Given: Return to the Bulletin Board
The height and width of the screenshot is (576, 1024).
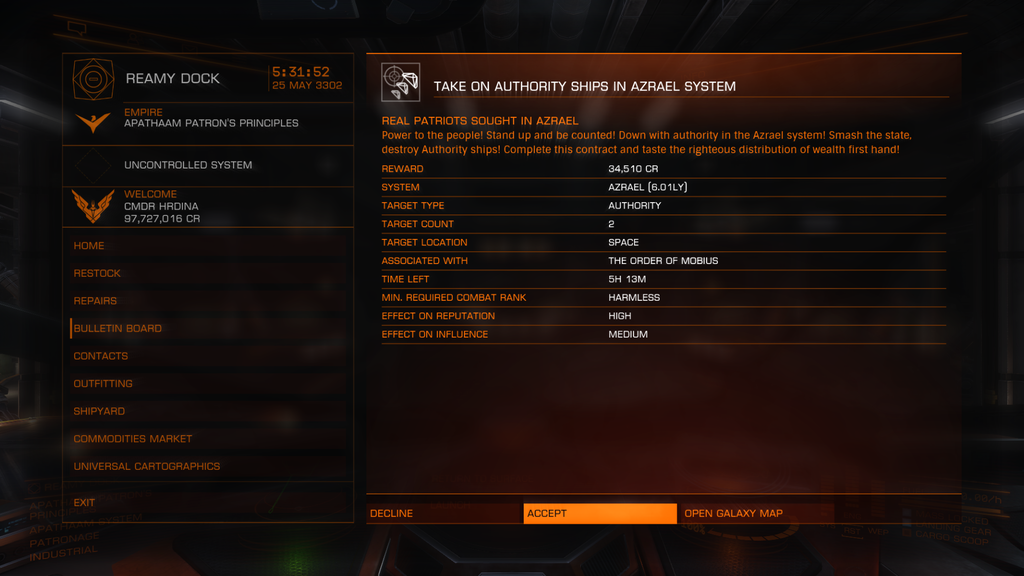Looking at the screenshot, I should coord(118,328).
